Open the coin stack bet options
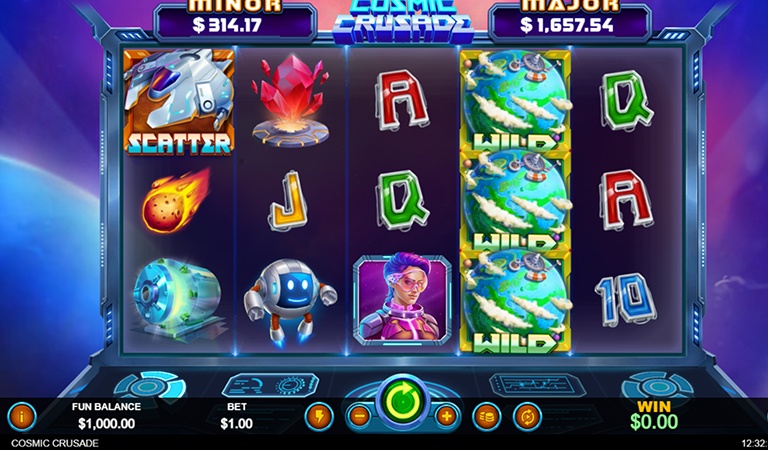 pos(486,415)
